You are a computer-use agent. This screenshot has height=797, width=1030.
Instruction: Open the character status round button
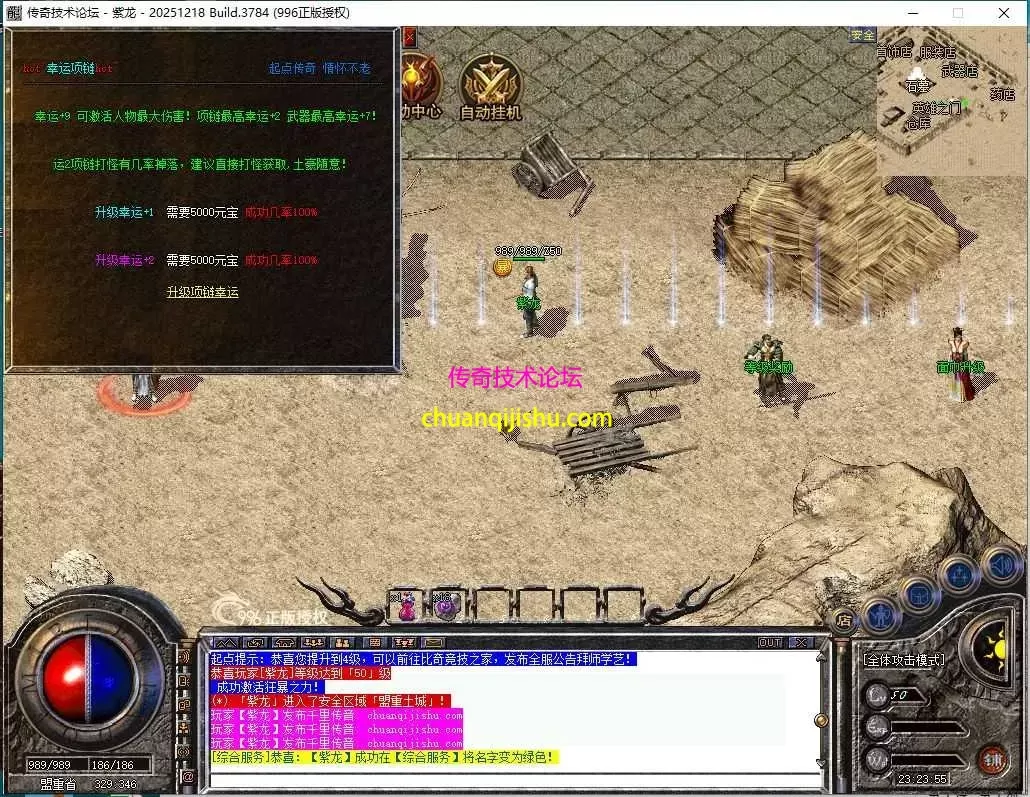click(x=881, y=612)
